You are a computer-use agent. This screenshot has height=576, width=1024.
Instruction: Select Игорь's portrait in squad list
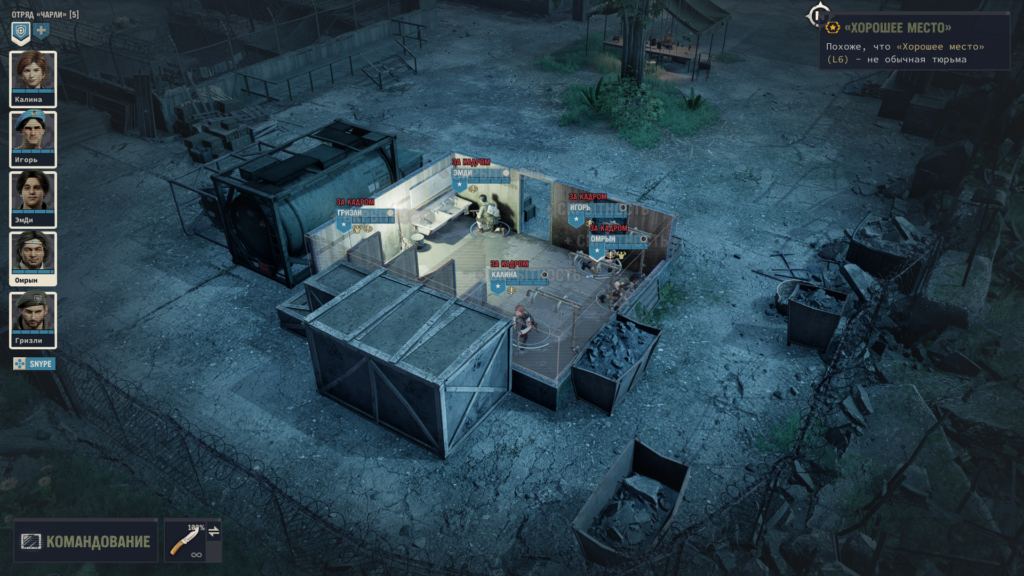(33, 135)
